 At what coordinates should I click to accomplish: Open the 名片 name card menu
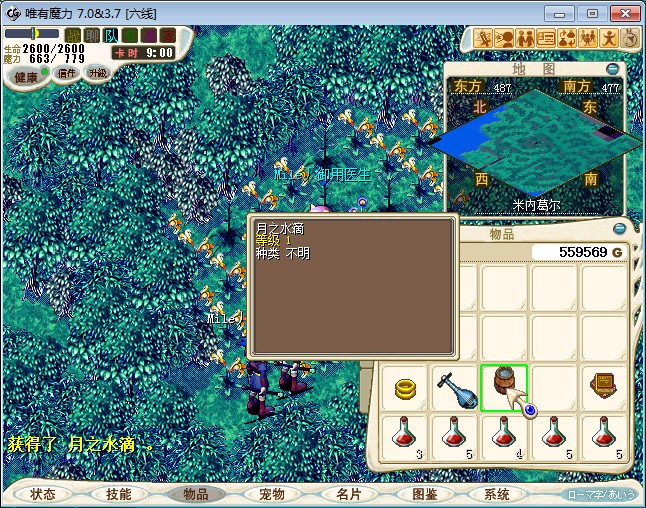pos(347,494)
